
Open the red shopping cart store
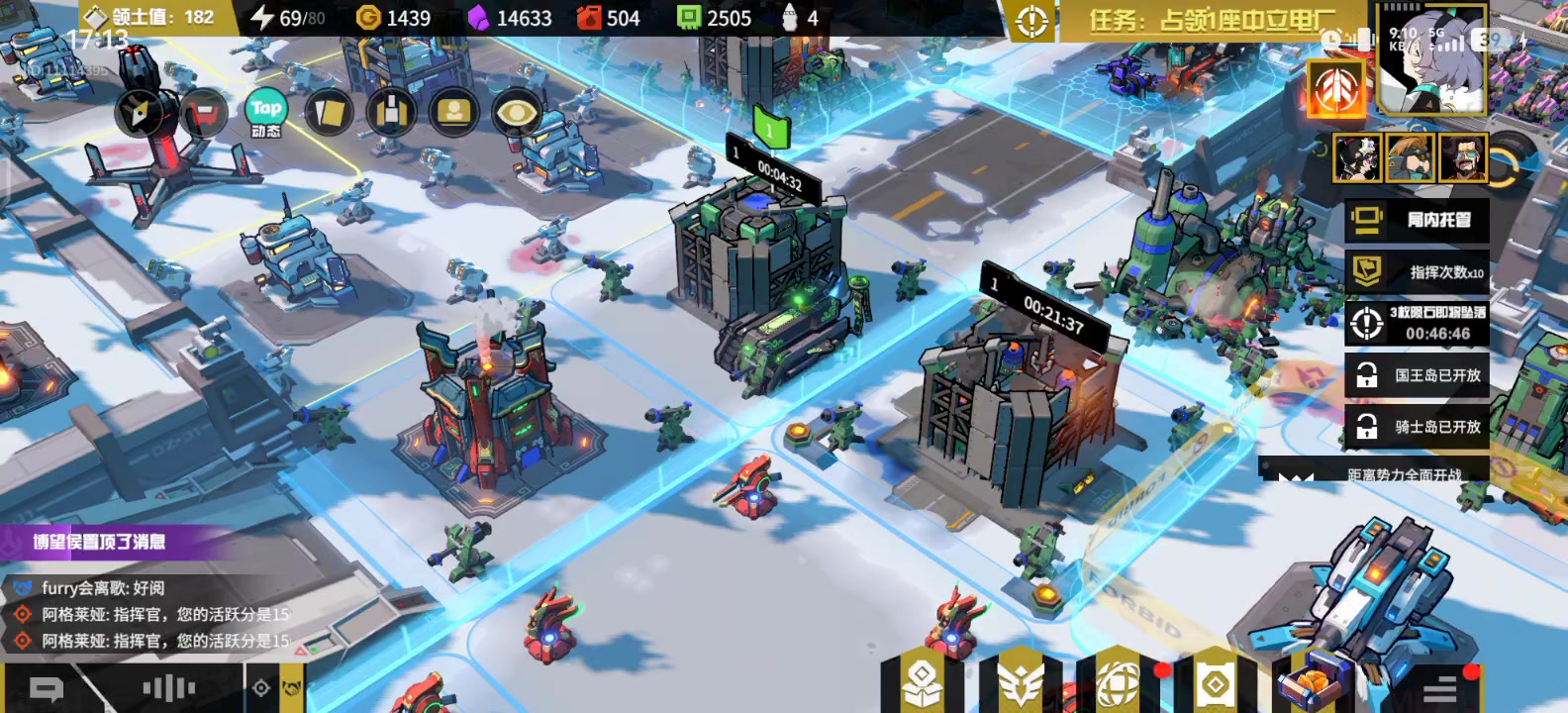point(204,113)
